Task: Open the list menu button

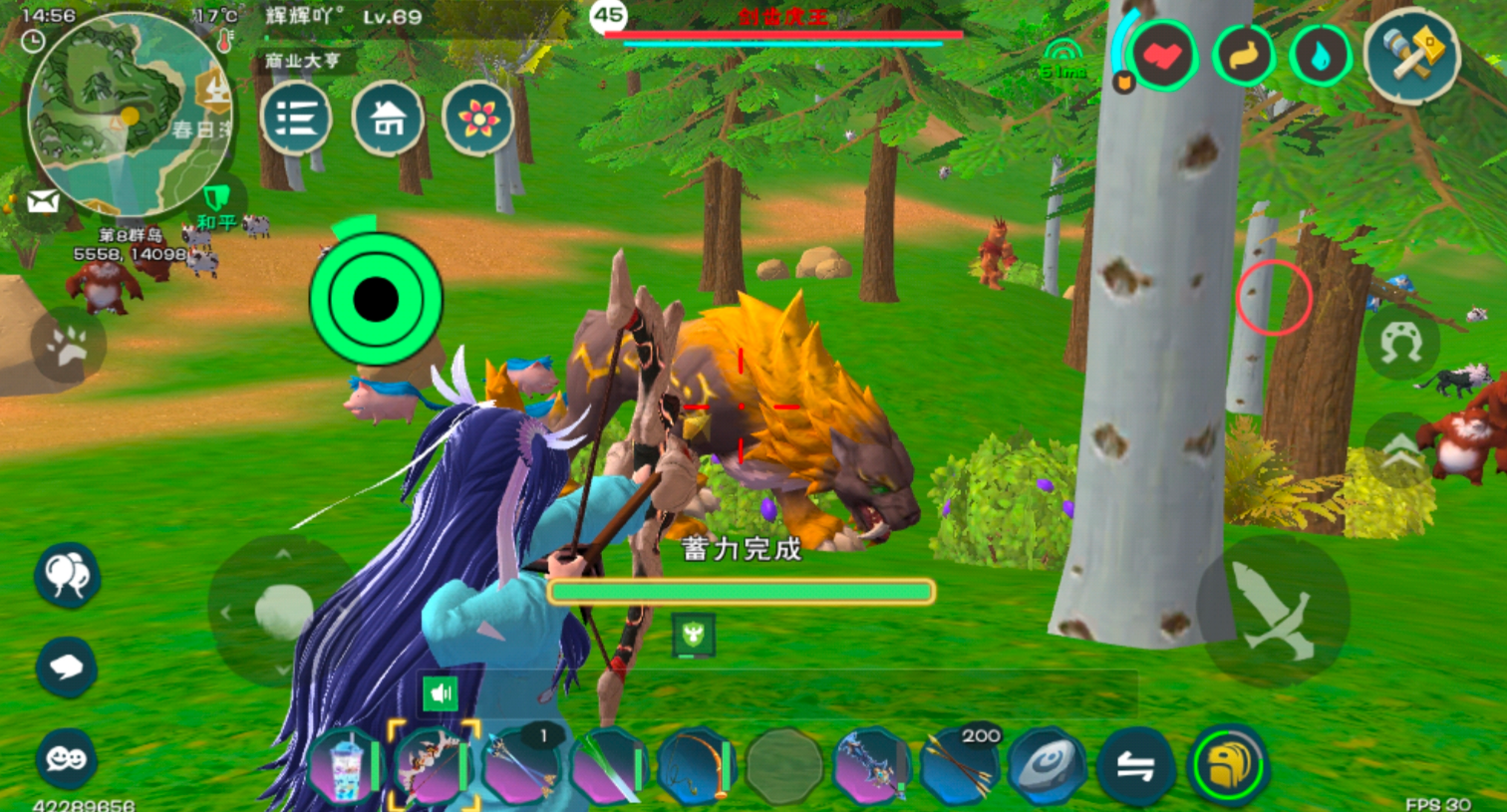Action: pos(296,119)
